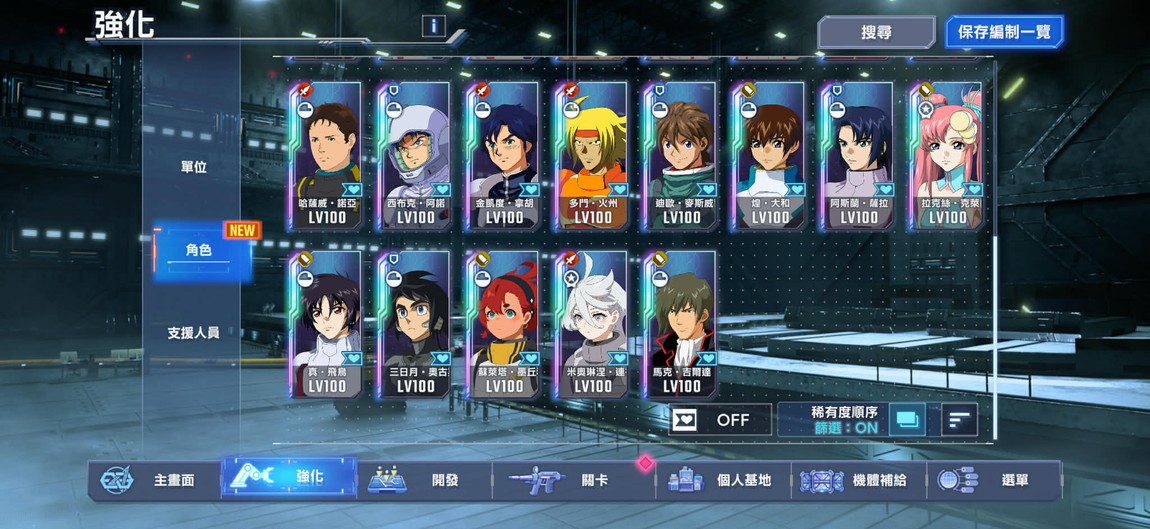Screen dimensions: 1150x529
Task: Select the 三日月・奧古 character card
Action: 415,325
